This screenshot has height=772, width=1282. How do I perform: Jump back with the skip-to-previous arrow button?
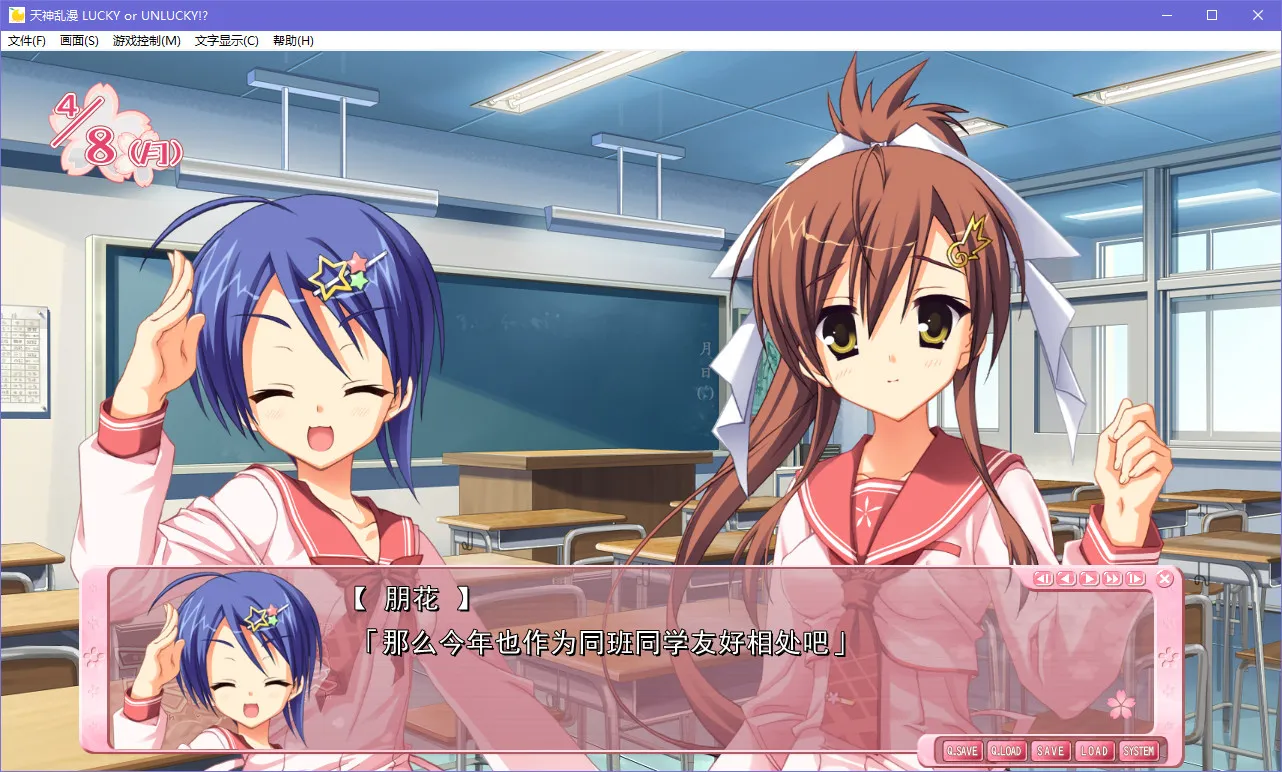pyautogui.click(x=1043, y=578)
